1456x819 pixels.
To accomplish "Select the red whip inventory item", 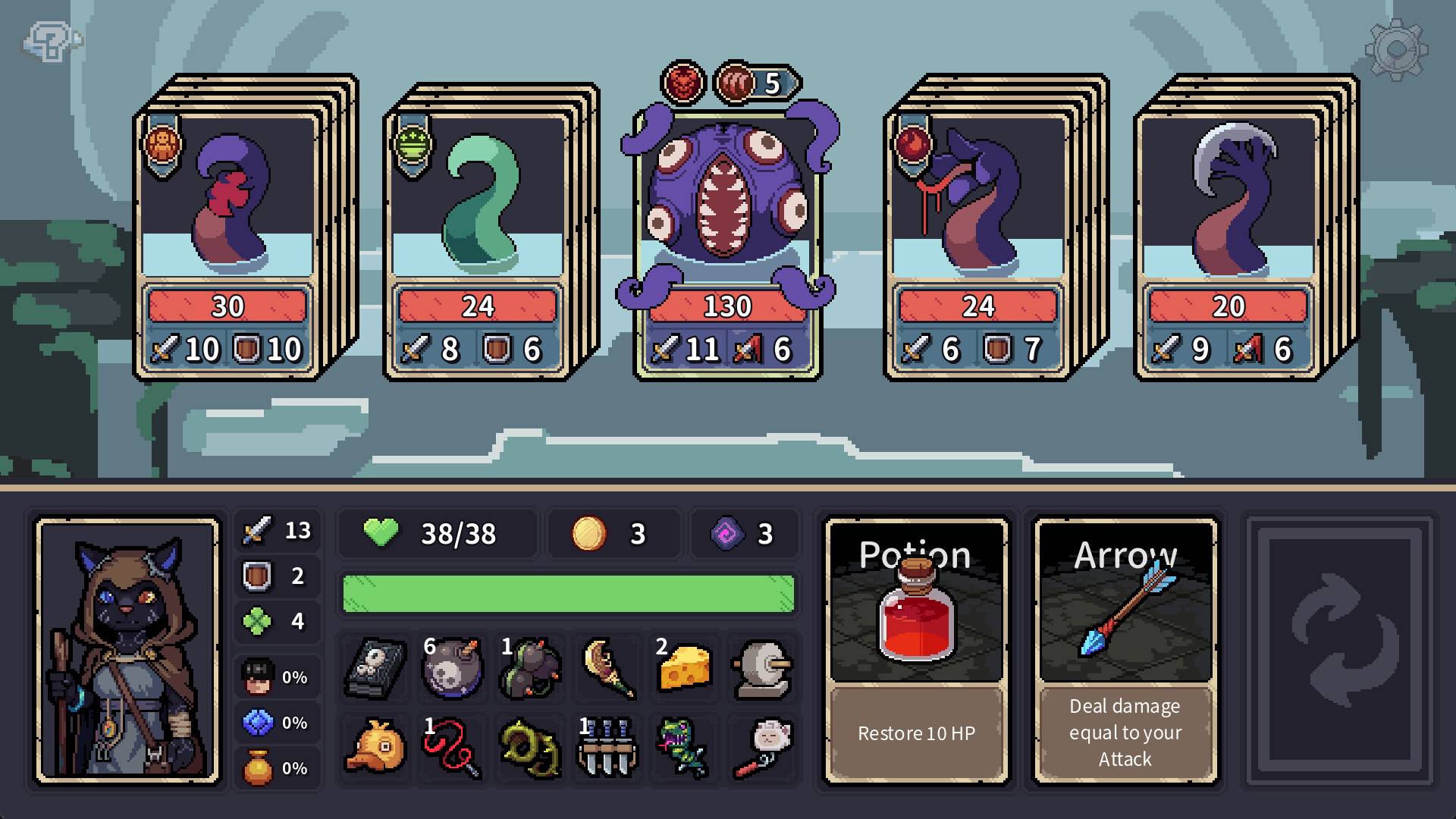I will coord(450,750).
